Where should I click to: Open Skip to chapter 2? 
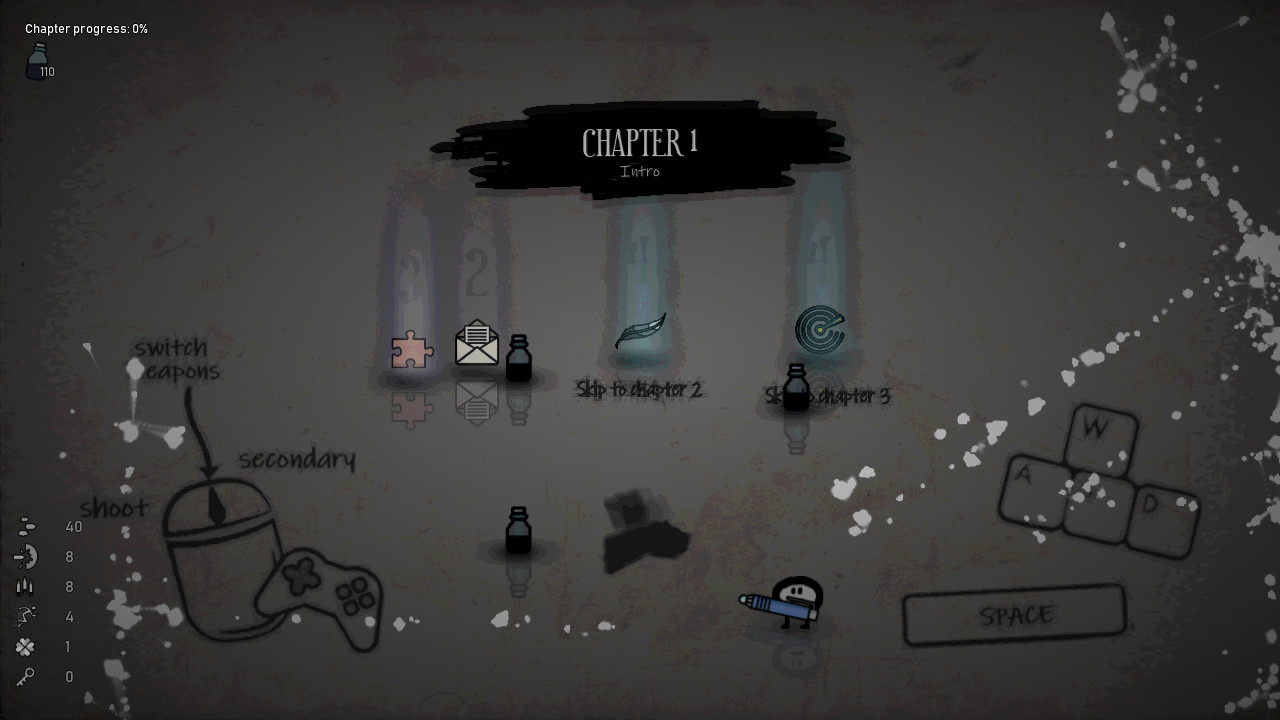tap(640, 391)
